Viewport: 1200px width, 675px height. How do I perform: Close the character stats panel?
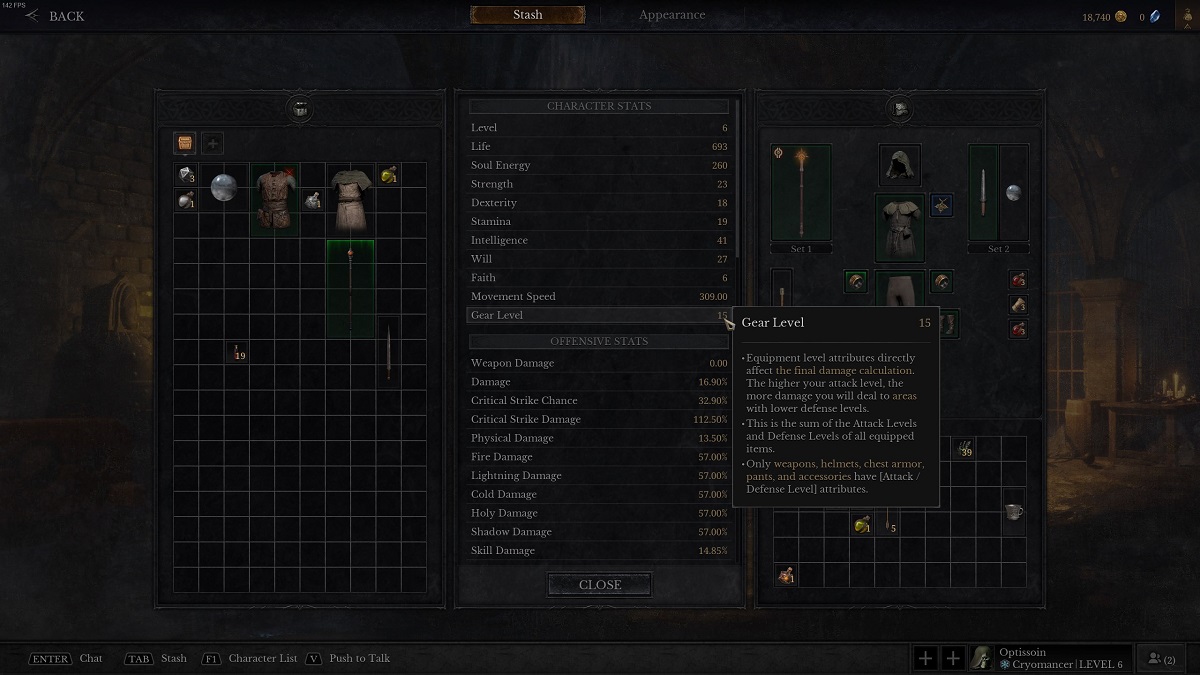tap(600, 585)
